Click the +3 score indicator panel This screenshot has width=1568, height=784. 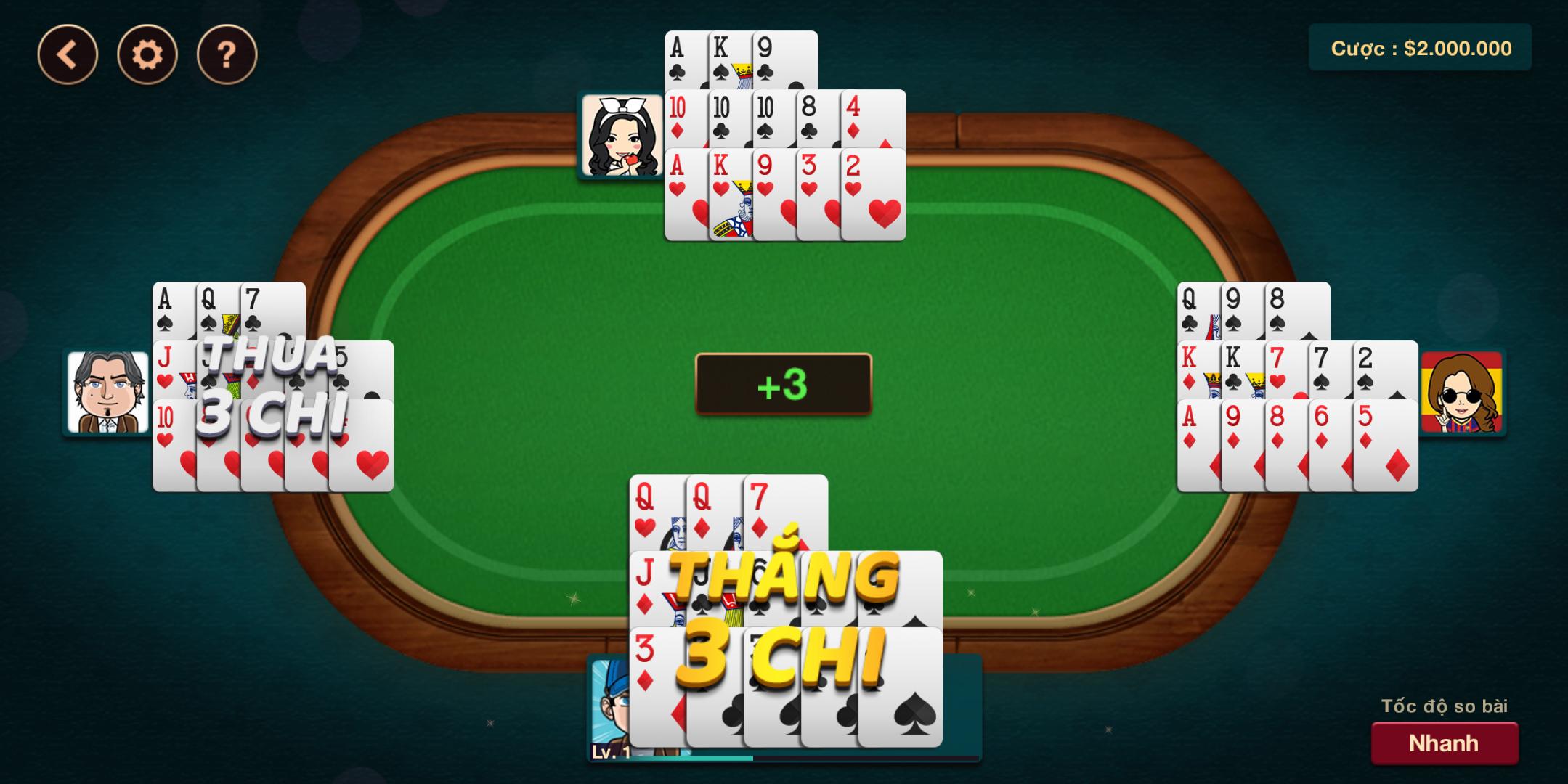tap(782, 385)
